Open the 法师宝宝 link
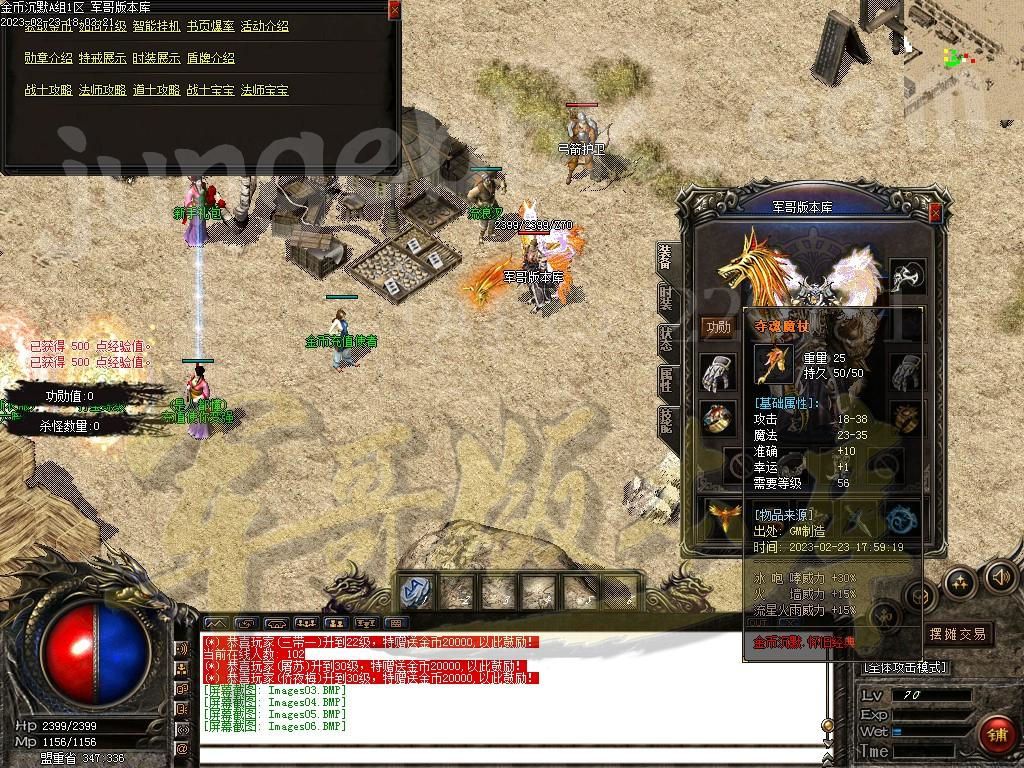Viewport: 1024px width, 768px height. pos(265,90)
